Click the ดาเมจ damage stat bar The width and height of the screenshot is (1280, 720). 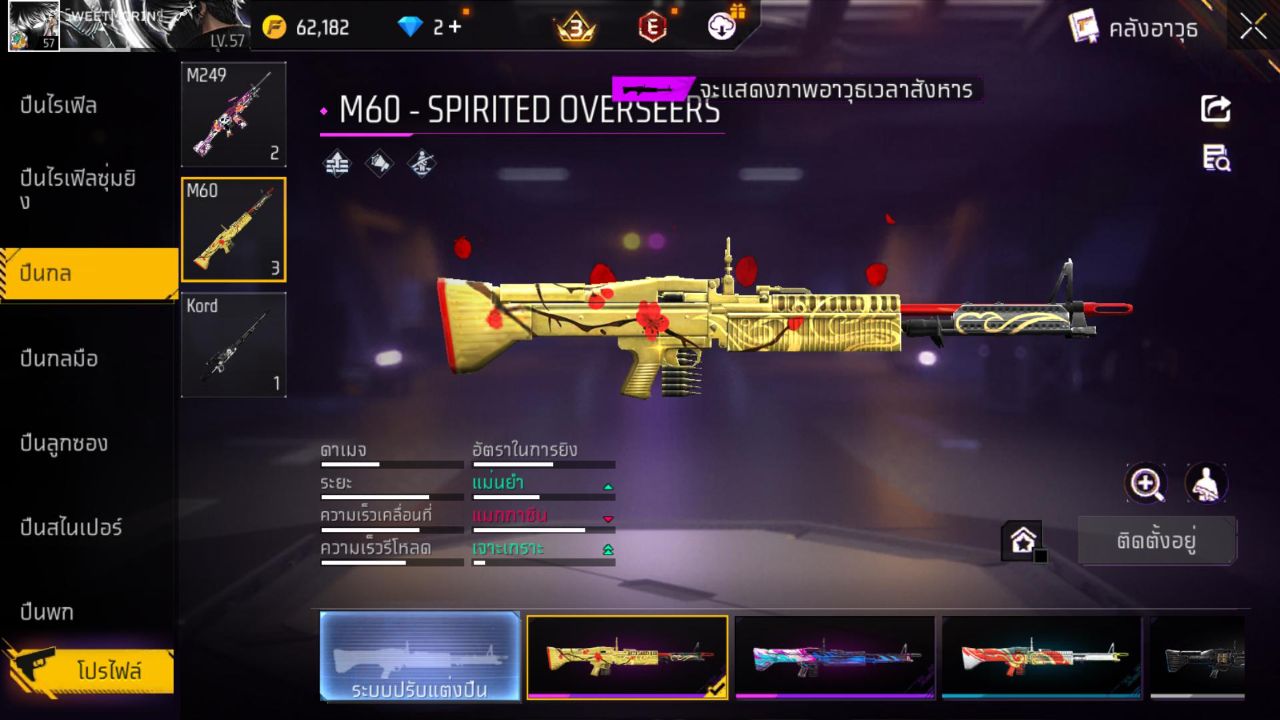point(390,463)
